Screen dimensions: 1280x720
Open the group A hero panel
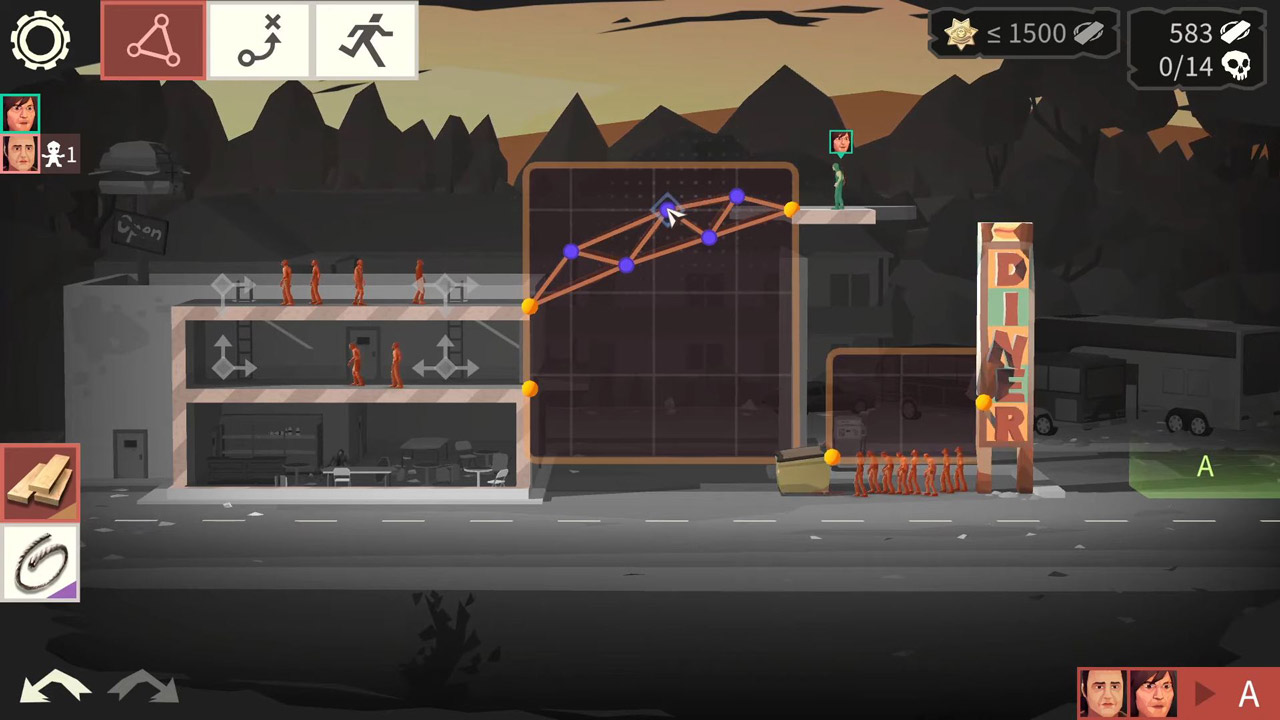pos(1177,693)
